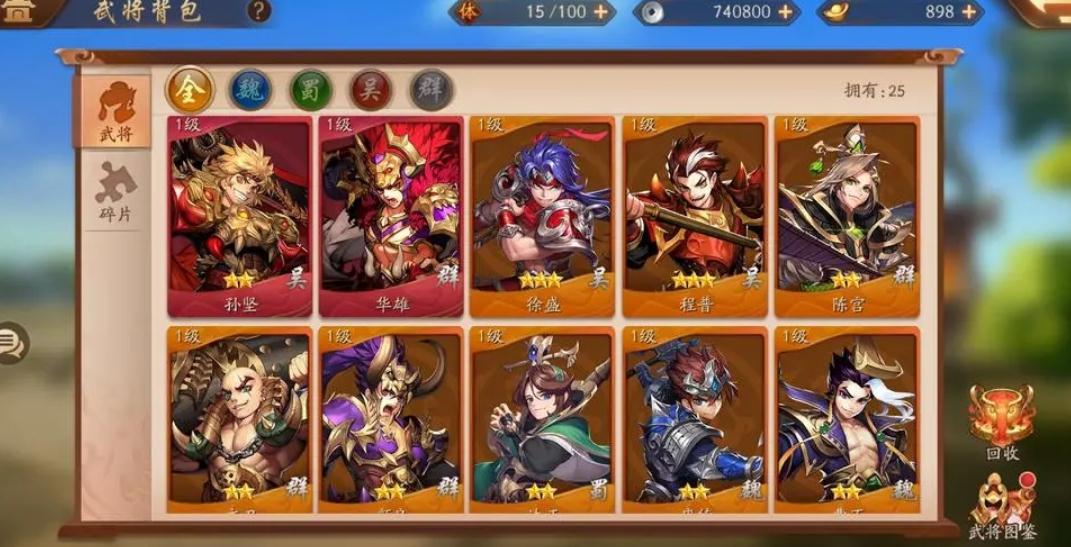The image size is (1071, 547).
Task: Select the bald shirtless 群 hero card
Action: pos(240,418)
